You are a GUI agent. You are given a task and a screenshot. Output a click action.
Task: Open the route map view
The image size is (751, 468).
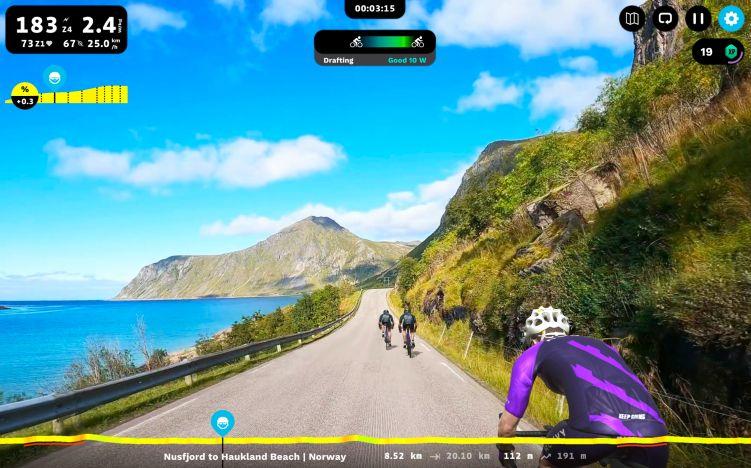click(632, 18)
